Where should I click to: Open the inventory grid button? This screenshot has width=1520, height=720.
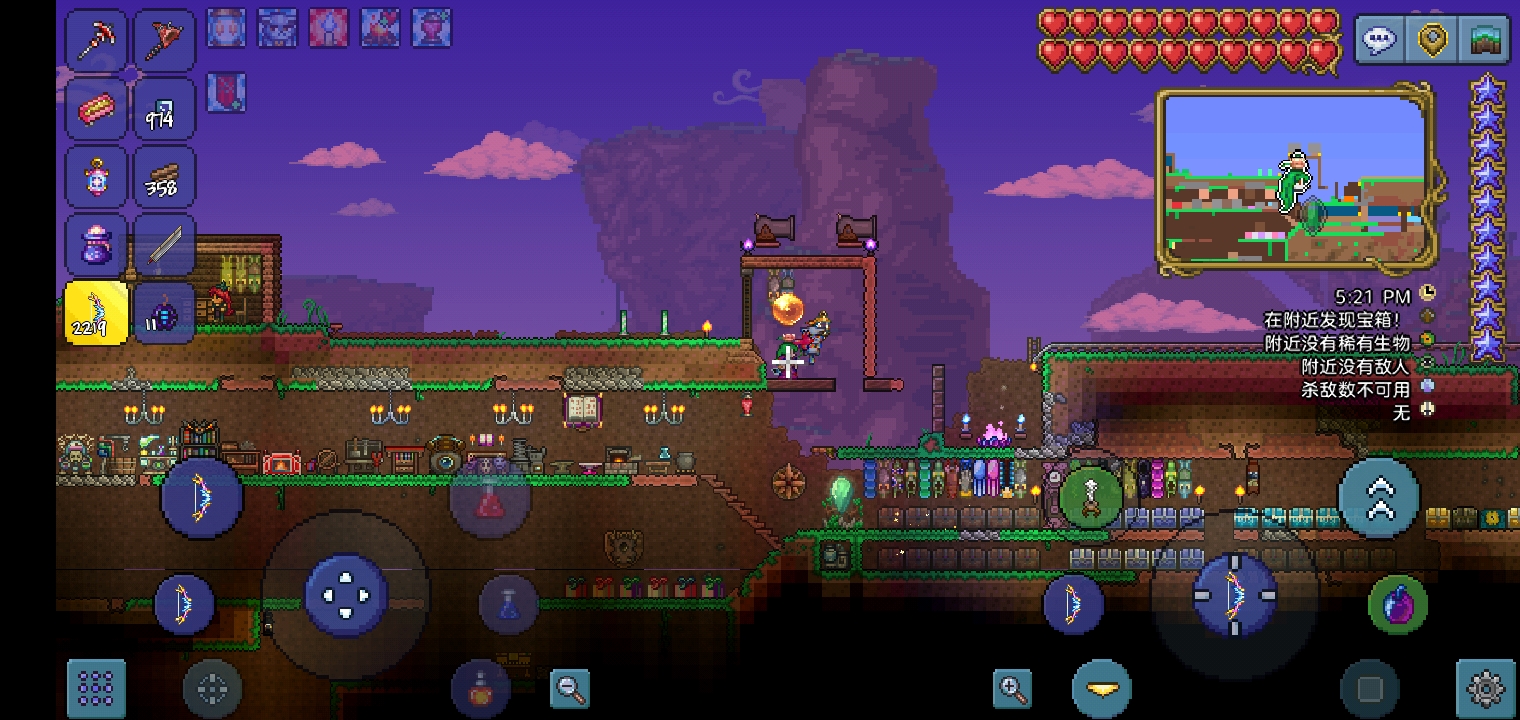click(97, 687)
